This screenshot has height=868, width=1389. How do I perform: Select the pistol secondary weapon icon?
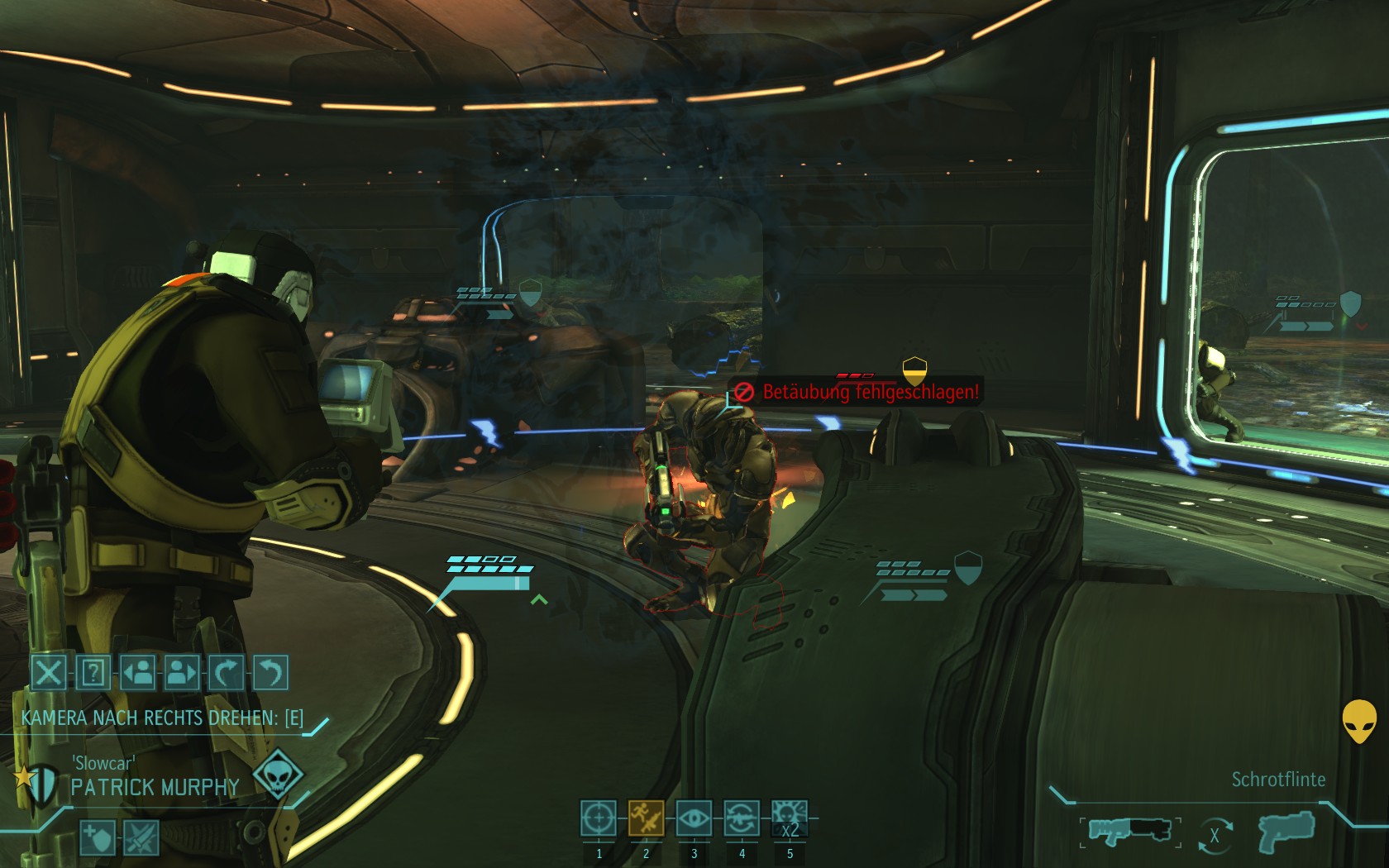pyautogui.click(x=1284, y=831)
